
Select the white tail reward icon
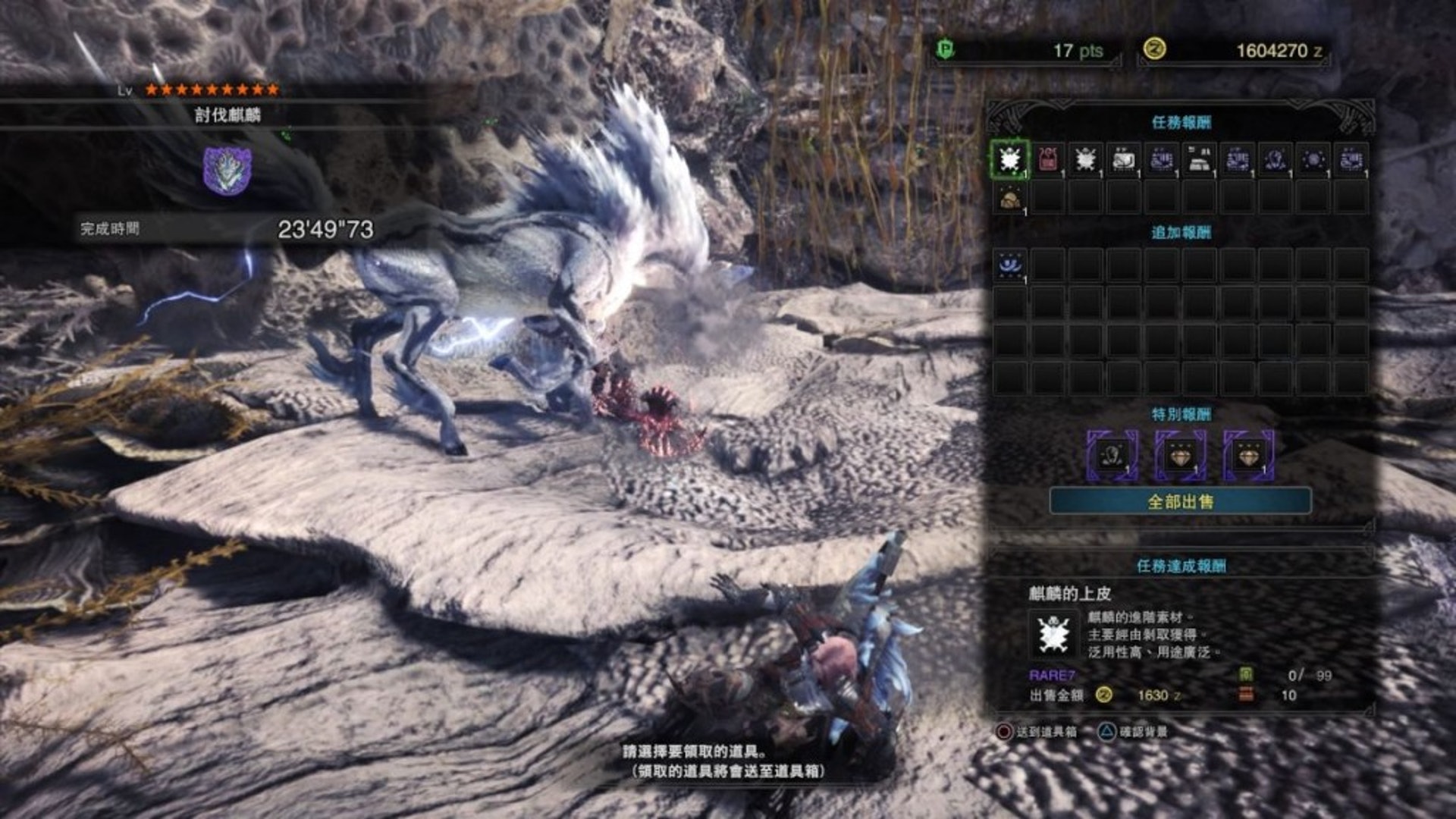pos(1123,159)
